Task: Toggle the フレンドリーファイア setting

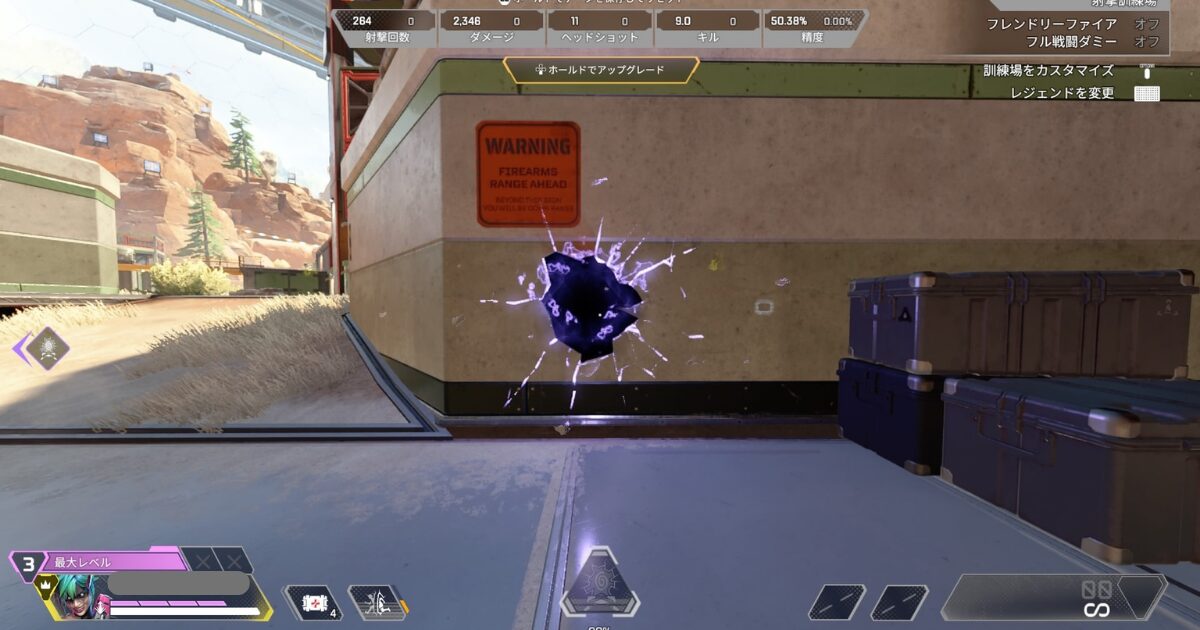Action: [1072, 24]
